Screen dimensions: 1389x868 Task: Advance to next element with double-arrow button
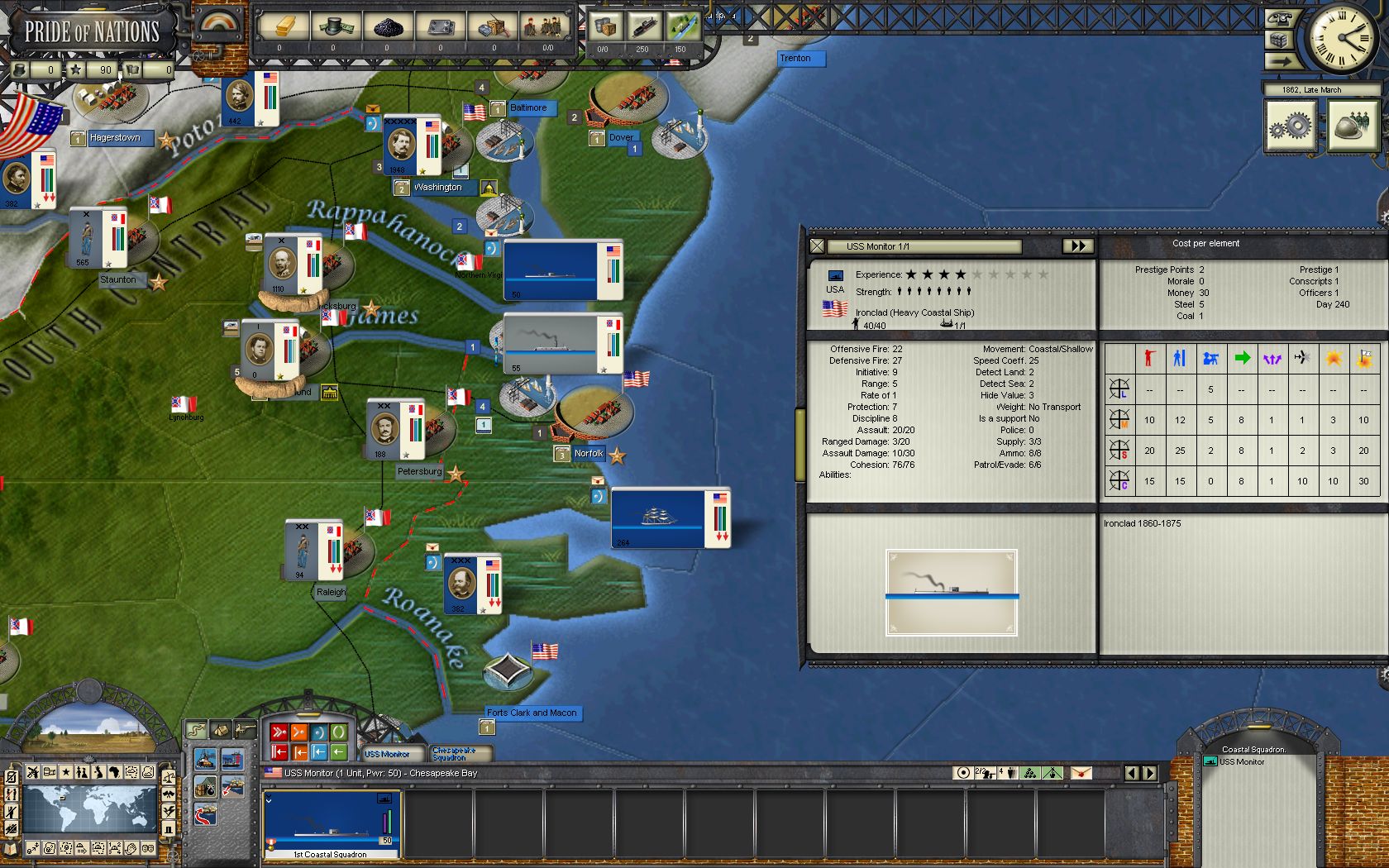tap(1077, 246)
